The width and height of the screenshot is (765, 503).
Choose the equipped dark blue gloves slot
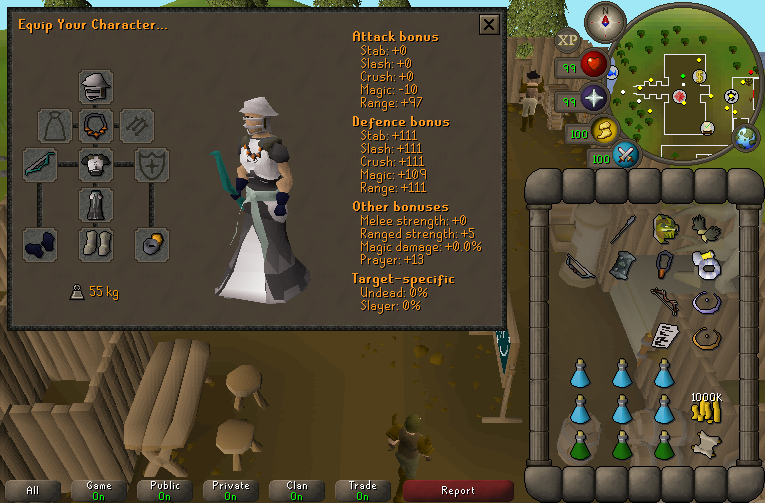coord(41,243)
